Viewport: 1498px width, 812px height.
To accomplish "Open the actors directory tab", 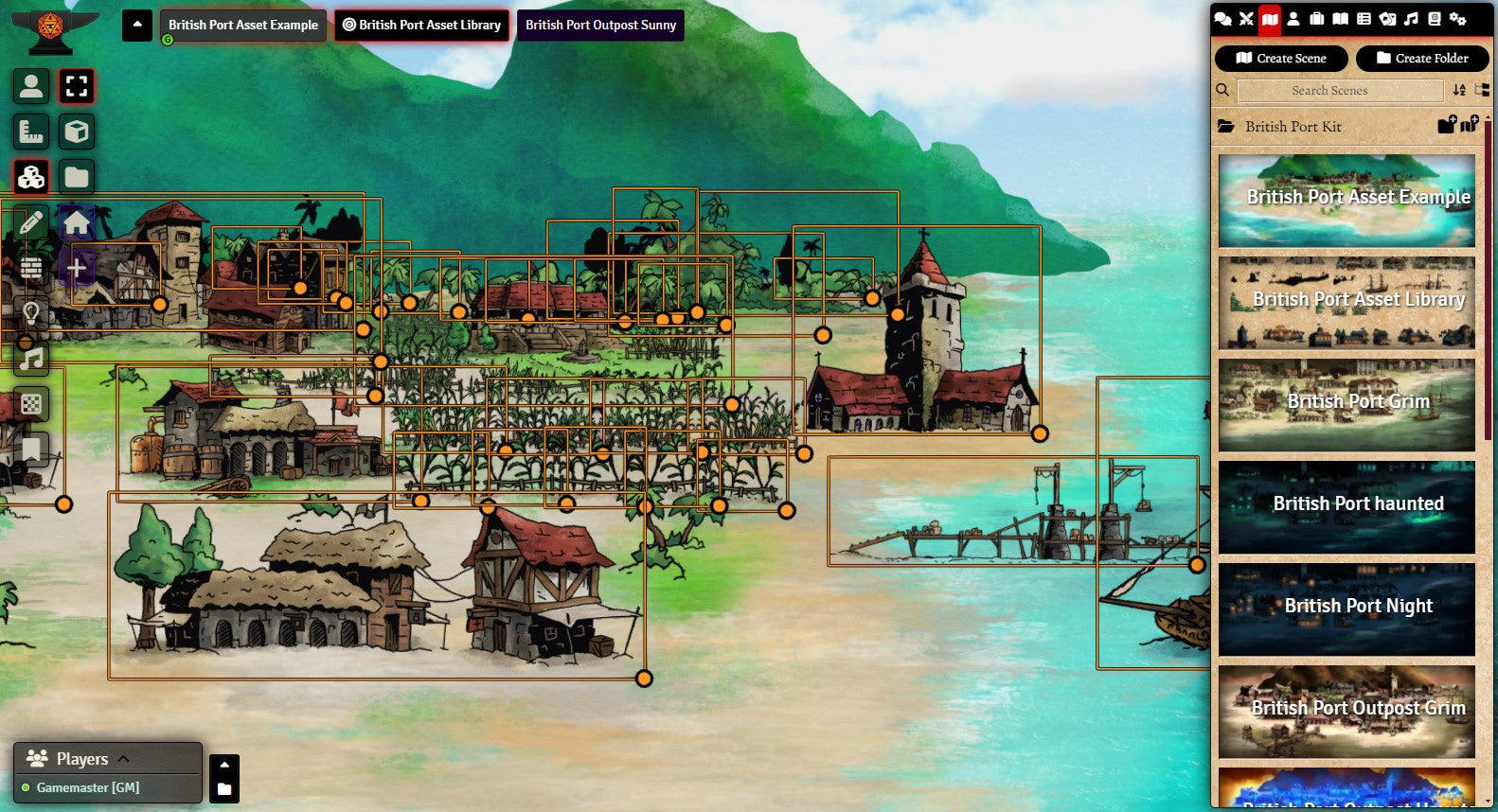I will coord(1293,19).
